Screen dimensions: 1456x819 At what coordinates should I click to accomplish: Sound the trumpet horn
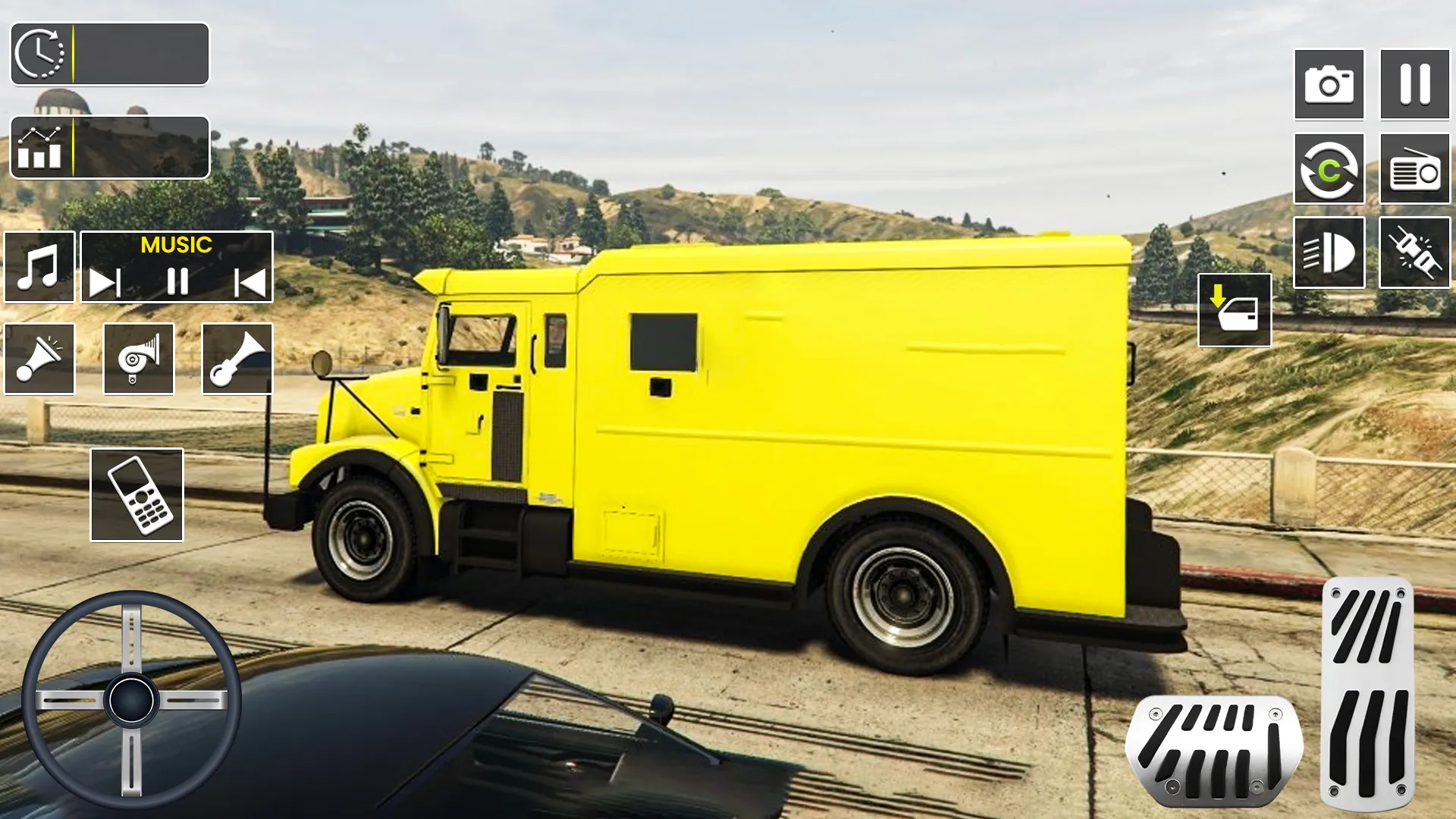click(235, 359)
